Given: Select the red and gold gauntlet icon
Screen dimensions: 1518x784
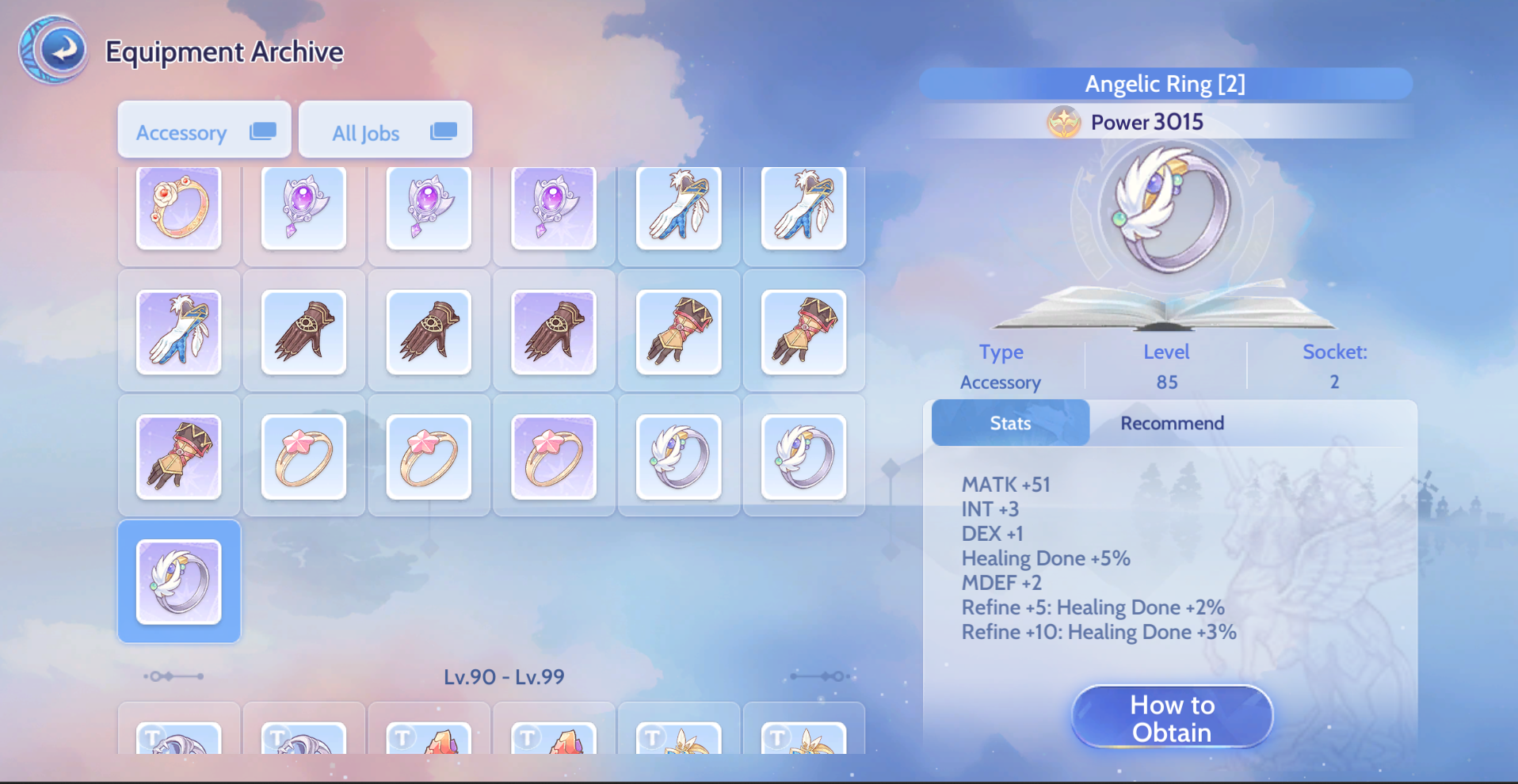Looking at the screenshot, I should [x=679, y=333].
